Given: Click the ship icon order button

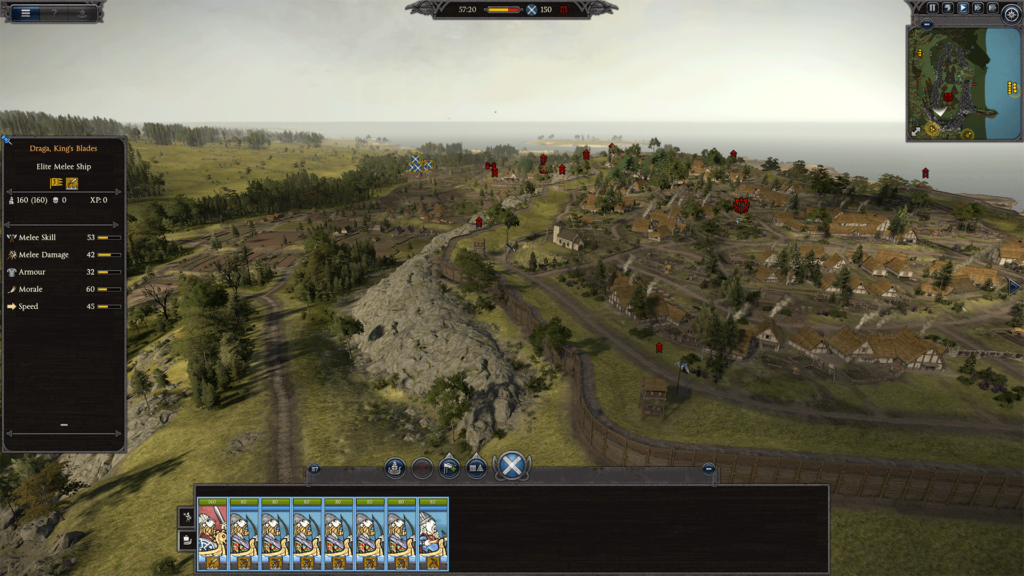Looking at the screenshot, I should click(395, 467).
